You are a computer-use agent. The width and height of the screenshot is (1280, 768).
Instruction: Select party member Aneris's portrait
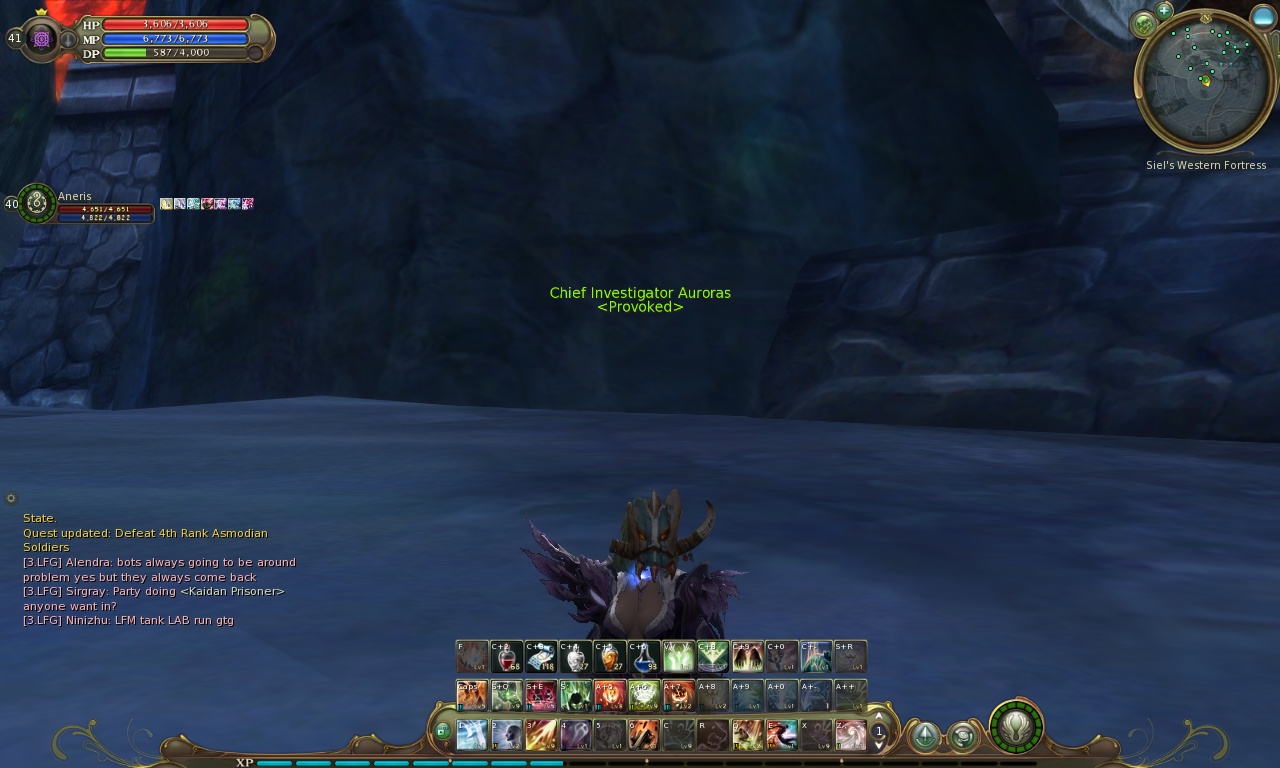(36, 205)
